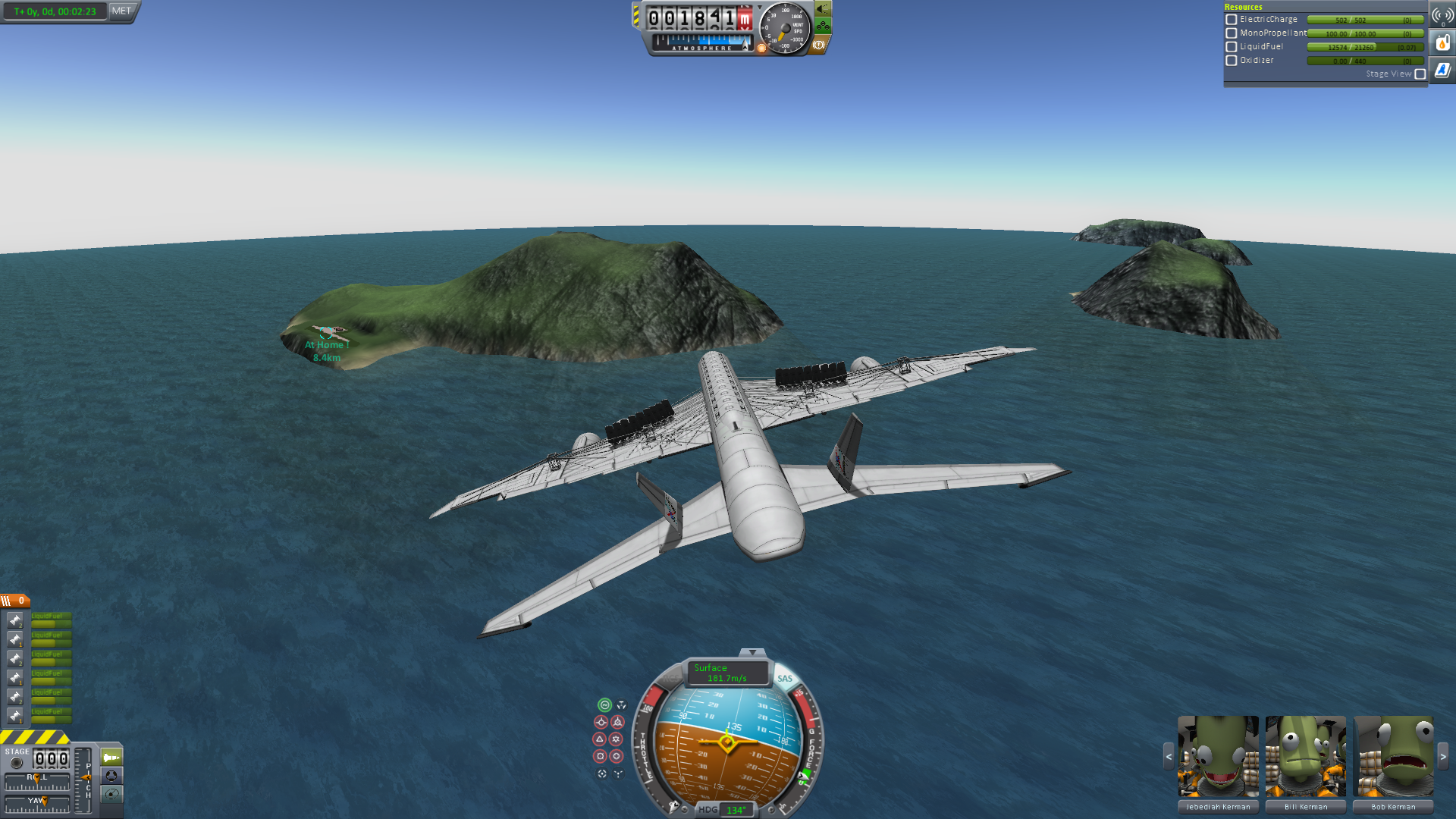Click the MET mission time toggle
The height and width of the screenshot is (819, 1456).
tap(121, 11)
